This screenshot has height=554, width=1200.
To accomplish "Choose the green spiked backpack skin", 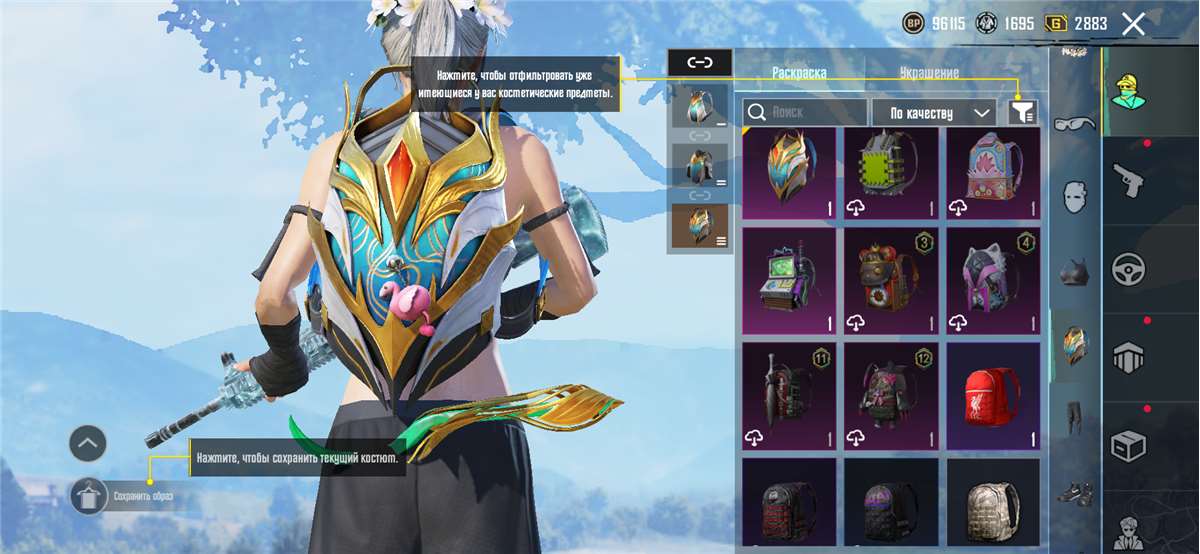I will [x=891, y=173].
